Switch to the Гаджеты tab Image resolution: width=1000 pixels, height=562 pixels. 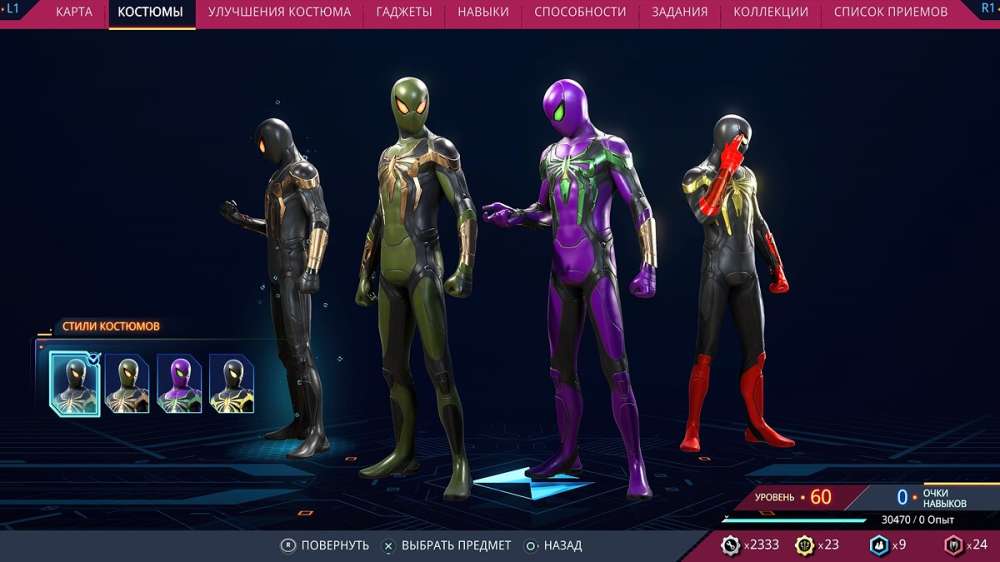[x=404, y=12]
